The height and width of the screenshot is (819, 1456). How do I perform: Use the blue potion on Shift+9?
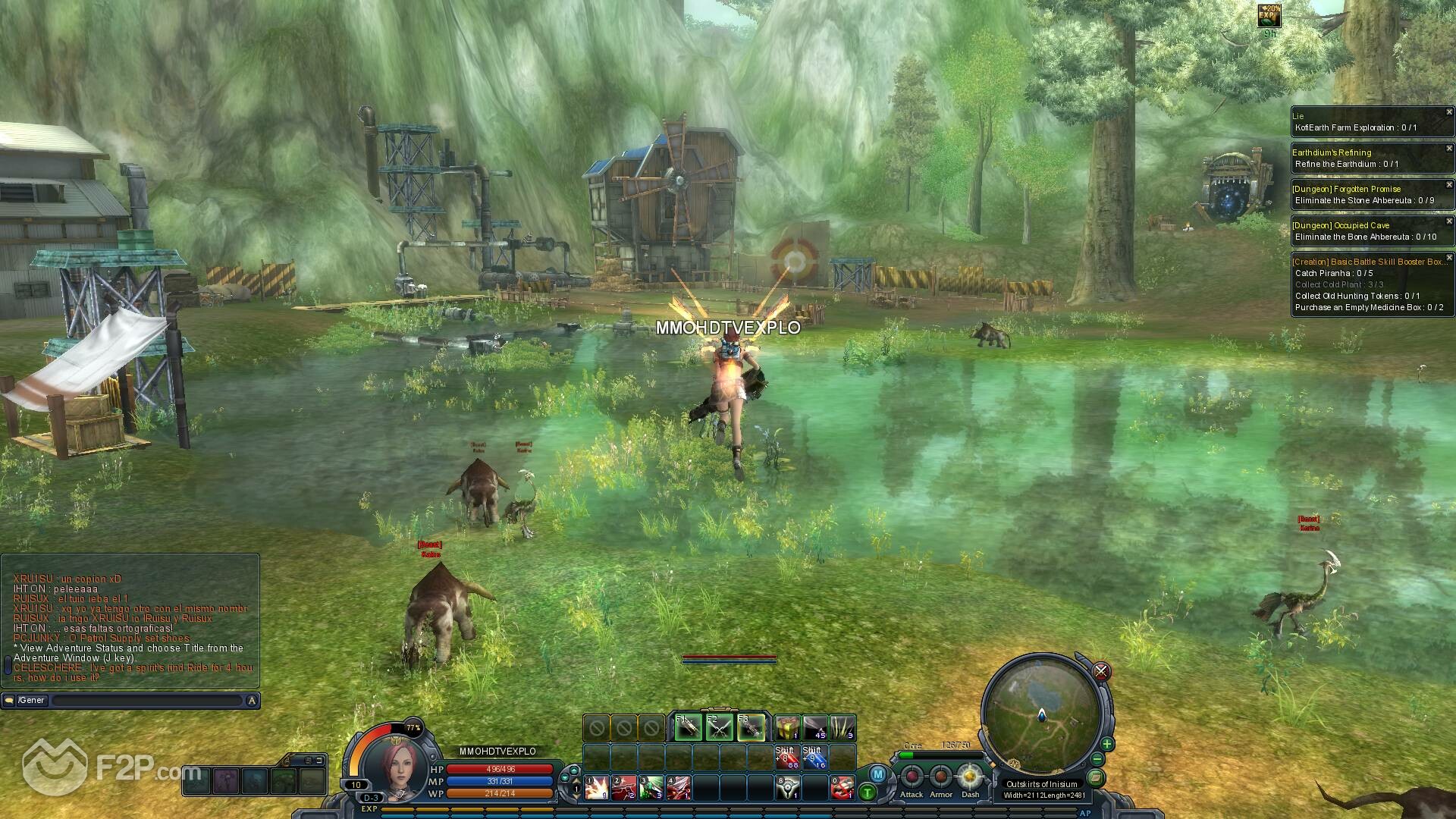(814, 757)
